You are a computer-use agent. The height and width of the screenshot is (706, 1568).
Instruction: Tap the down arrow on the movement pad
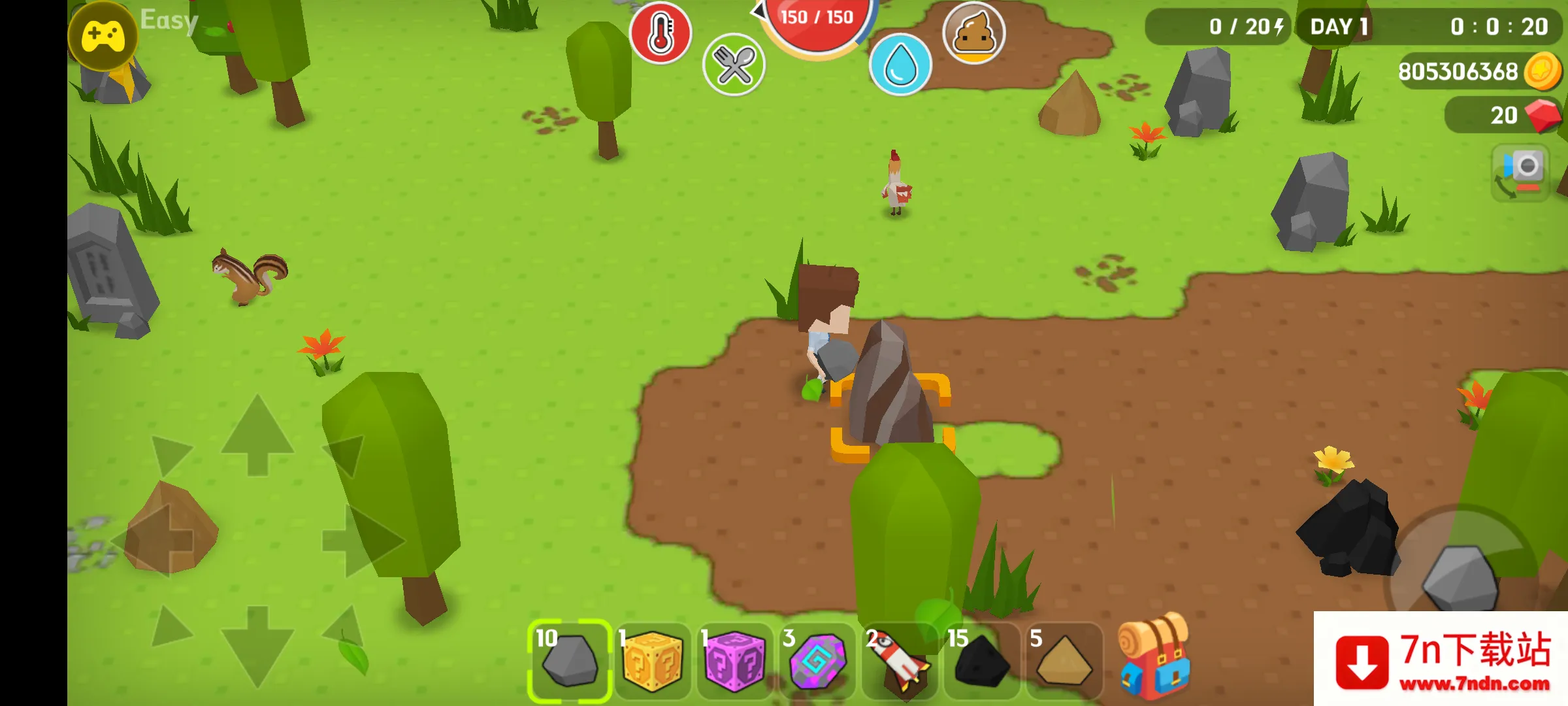(257, 646)
